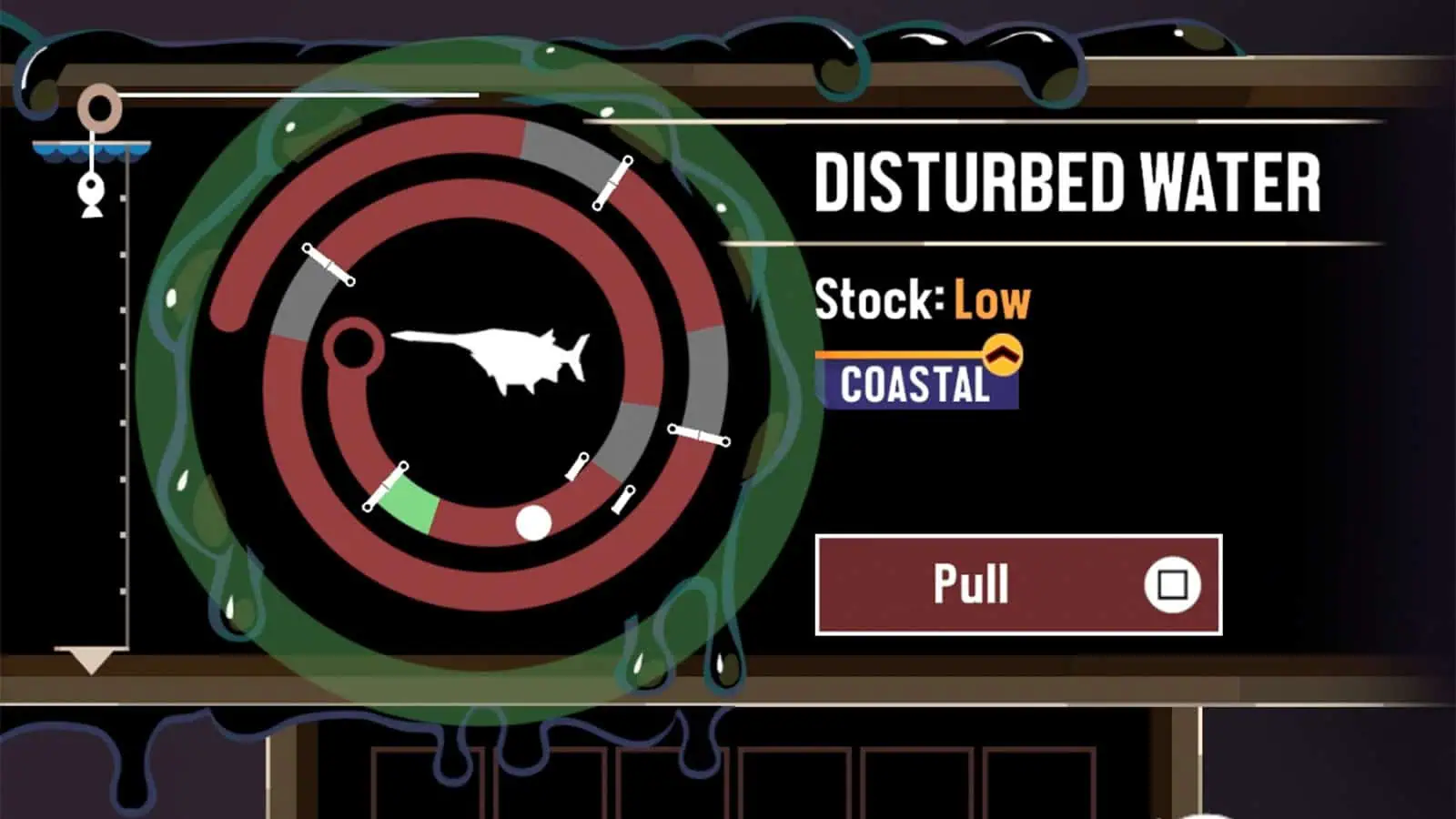Select the DISTURBED WATER title
1456x819 pixels.
1069,185
